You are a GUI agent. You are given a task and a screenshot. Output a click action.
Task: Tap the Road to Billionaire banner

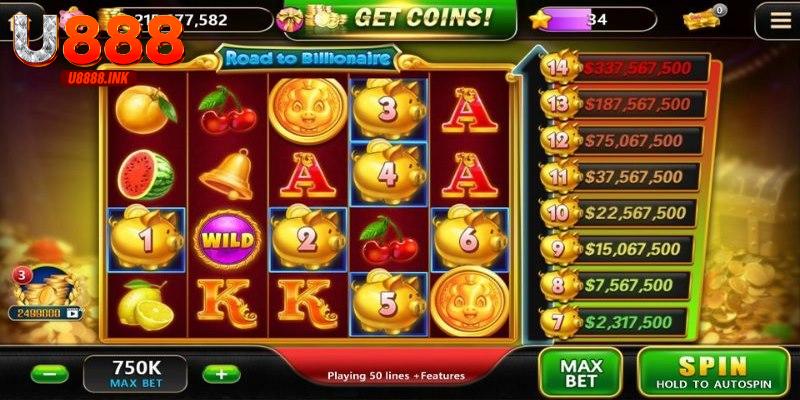pyautogui.click(x=307, y=59)
